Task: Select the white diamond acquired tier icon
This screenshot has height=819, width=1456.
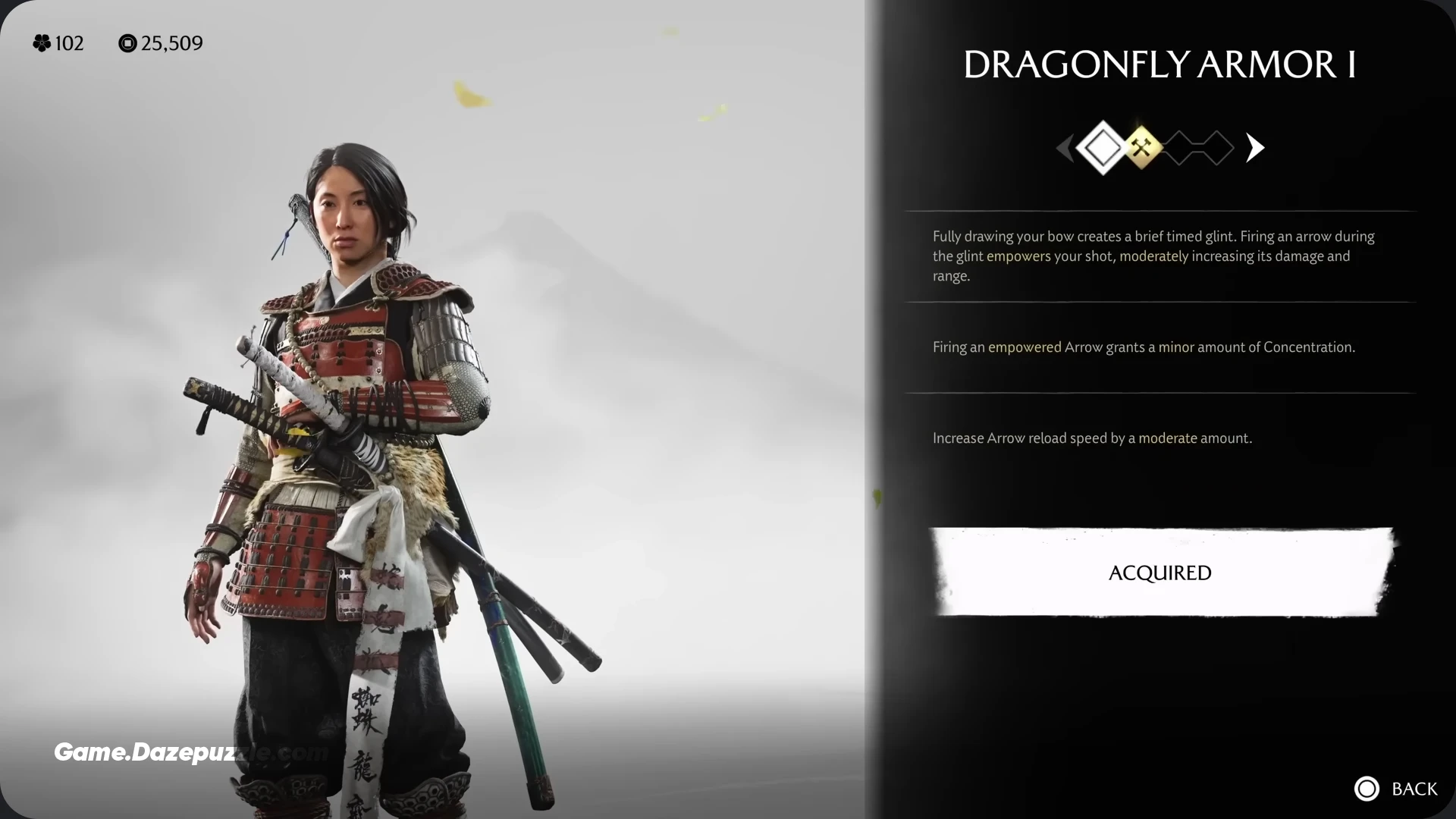Action: point(1102,147)
